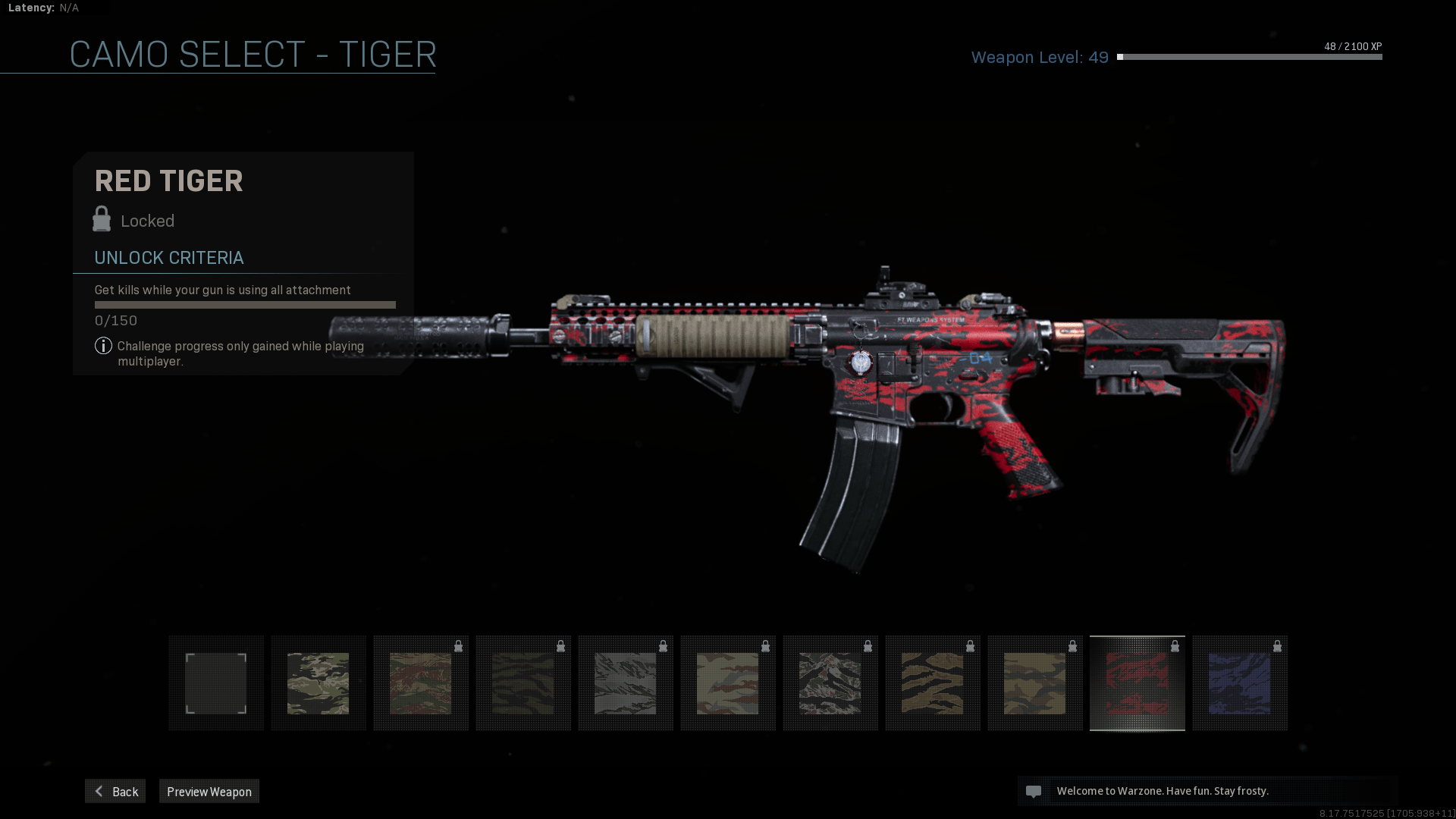The height and width of the screenshot is (819, 1456).
Task: Select the highlighted Red Tiger camo tile
Action: point(1137,683)
